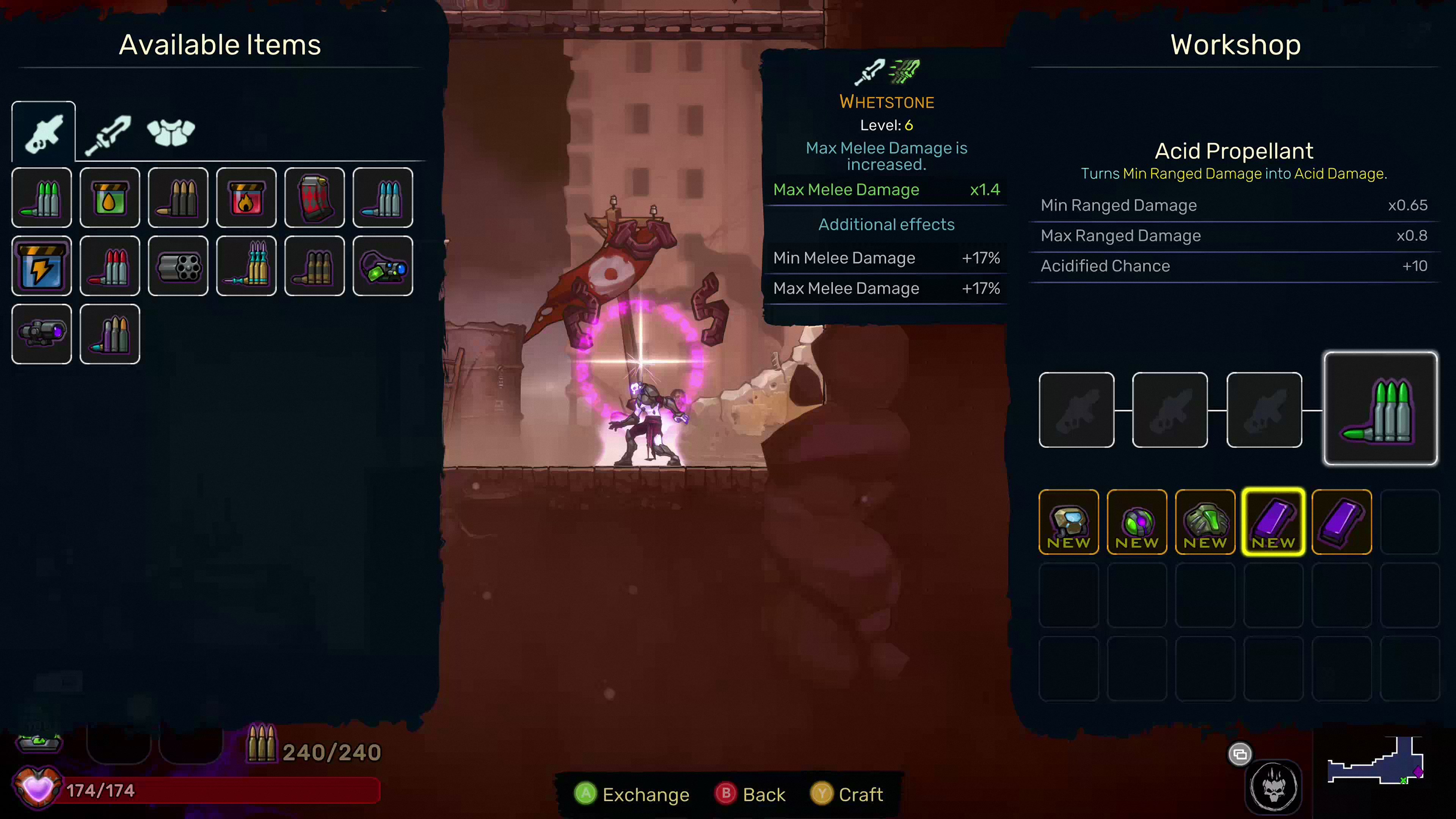The image size is (1456, 819).
Task: Select the blue-tipped bullets item
Action: [383, 198]
